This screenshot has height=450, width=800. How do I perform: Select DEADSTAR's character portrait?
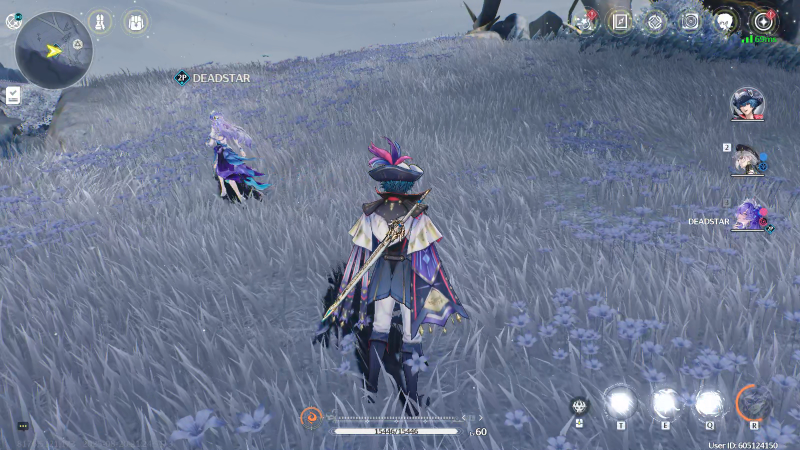click(747, 214)
